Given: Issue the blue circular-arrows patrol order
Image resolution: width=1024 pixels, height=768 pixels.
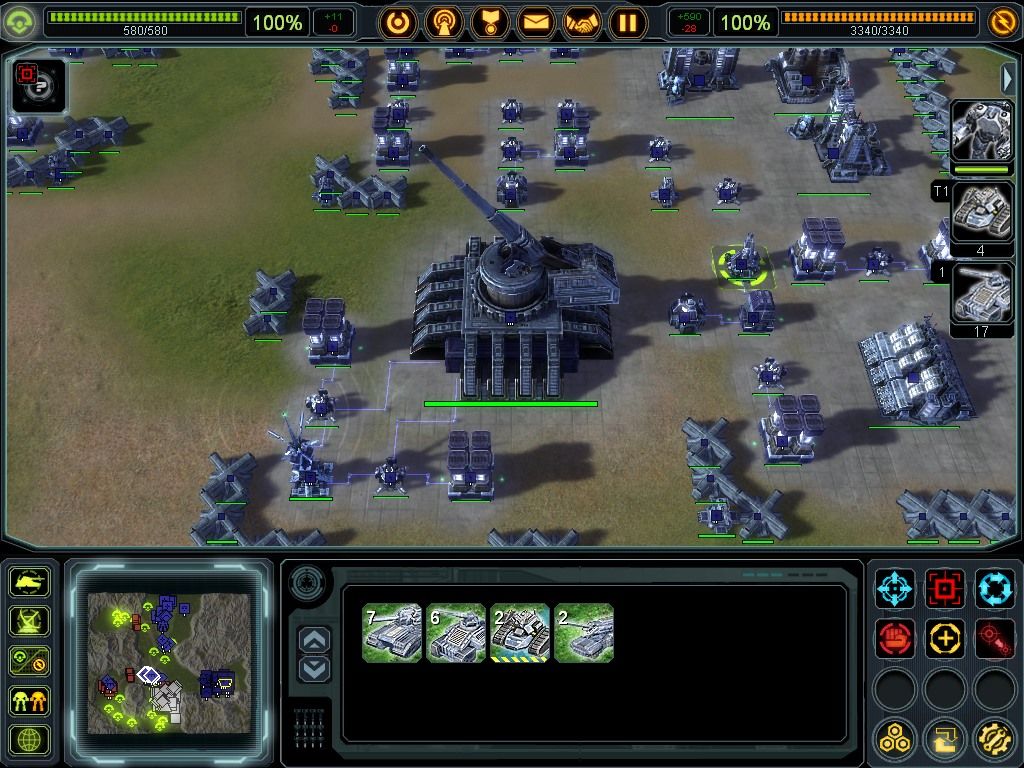Looking at the screenshot, I should tap(994, 589).
